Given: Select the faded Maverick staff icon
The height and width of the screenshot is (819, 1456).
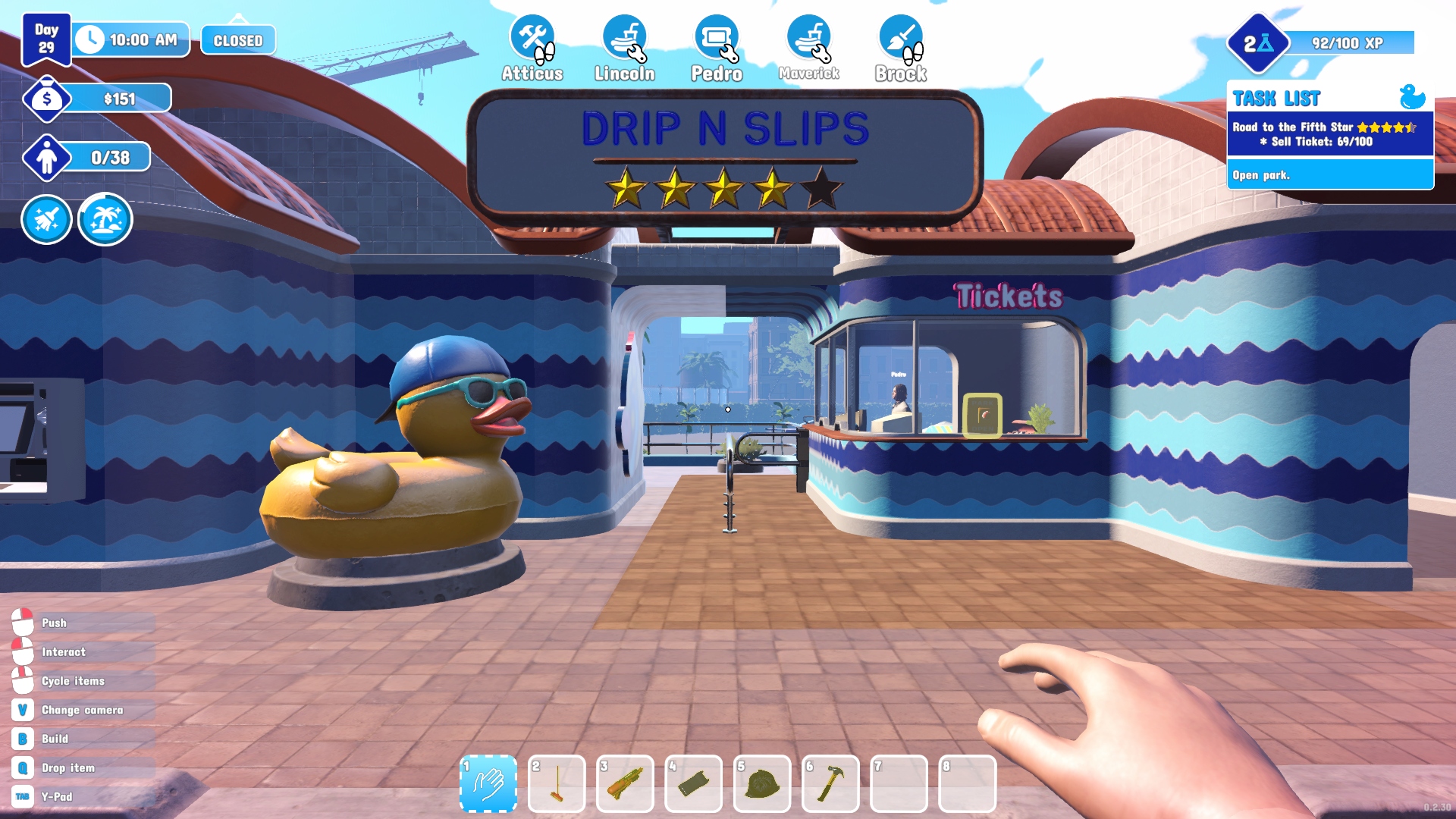Looking at the screenshot, I should coord(808,39).
